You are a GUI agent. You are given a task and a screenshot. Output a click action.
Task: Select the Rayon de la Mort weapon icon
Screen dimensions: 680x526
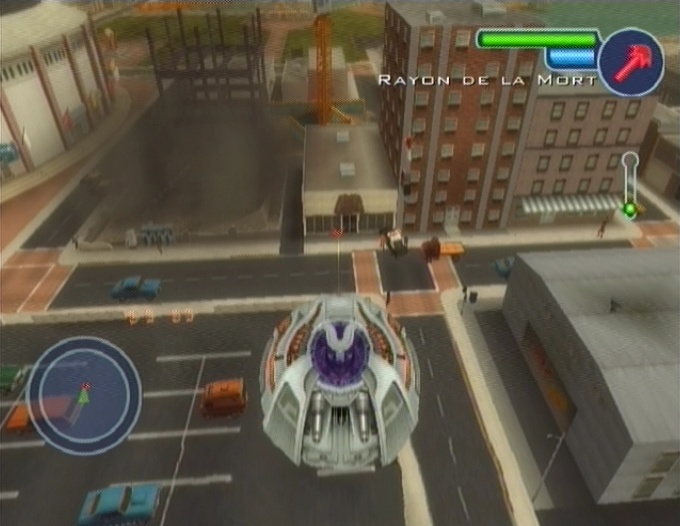630,62
